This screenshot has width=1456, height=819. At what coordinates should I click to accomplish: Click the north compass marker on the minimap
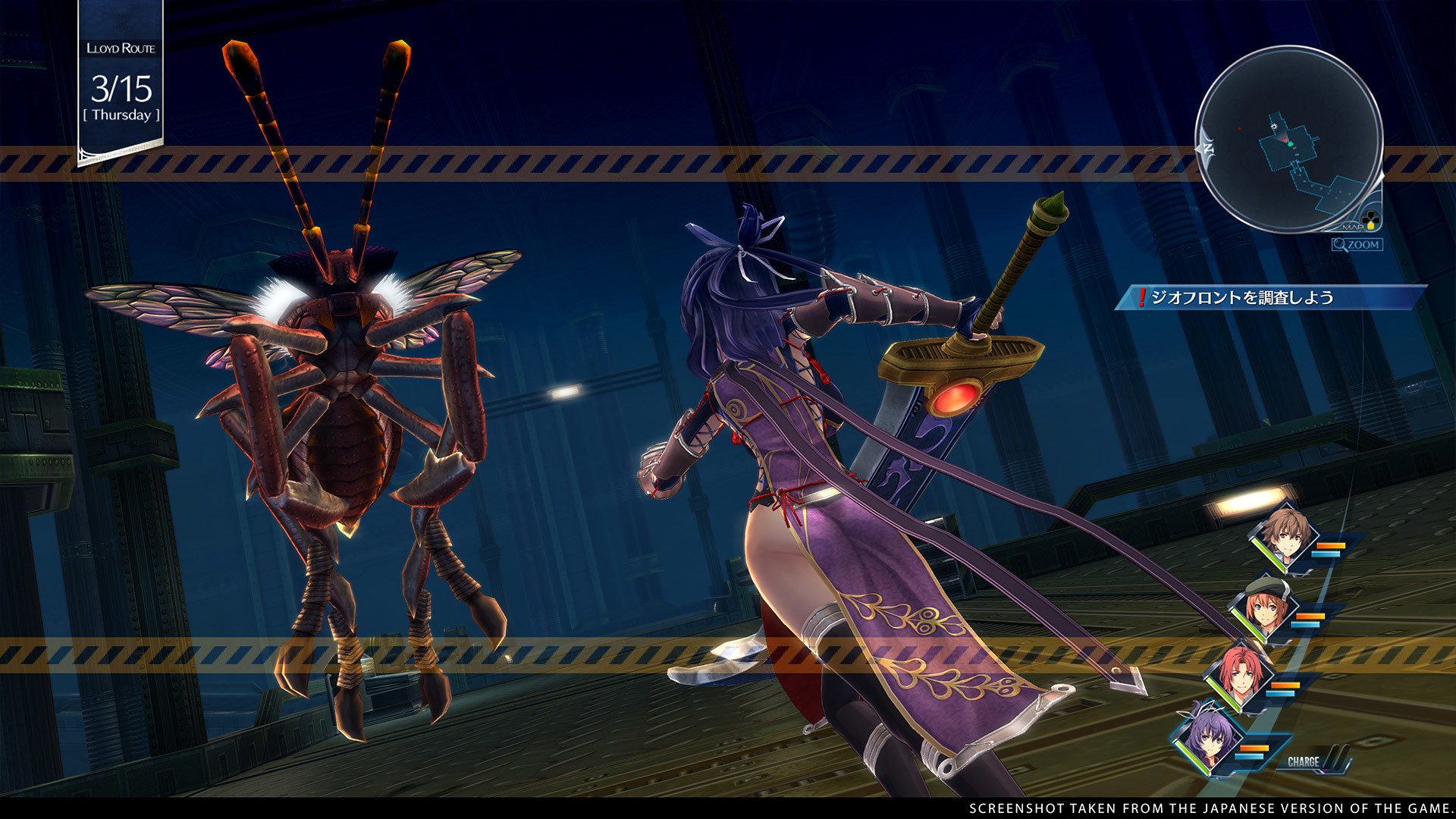(x=1208, y=147)
